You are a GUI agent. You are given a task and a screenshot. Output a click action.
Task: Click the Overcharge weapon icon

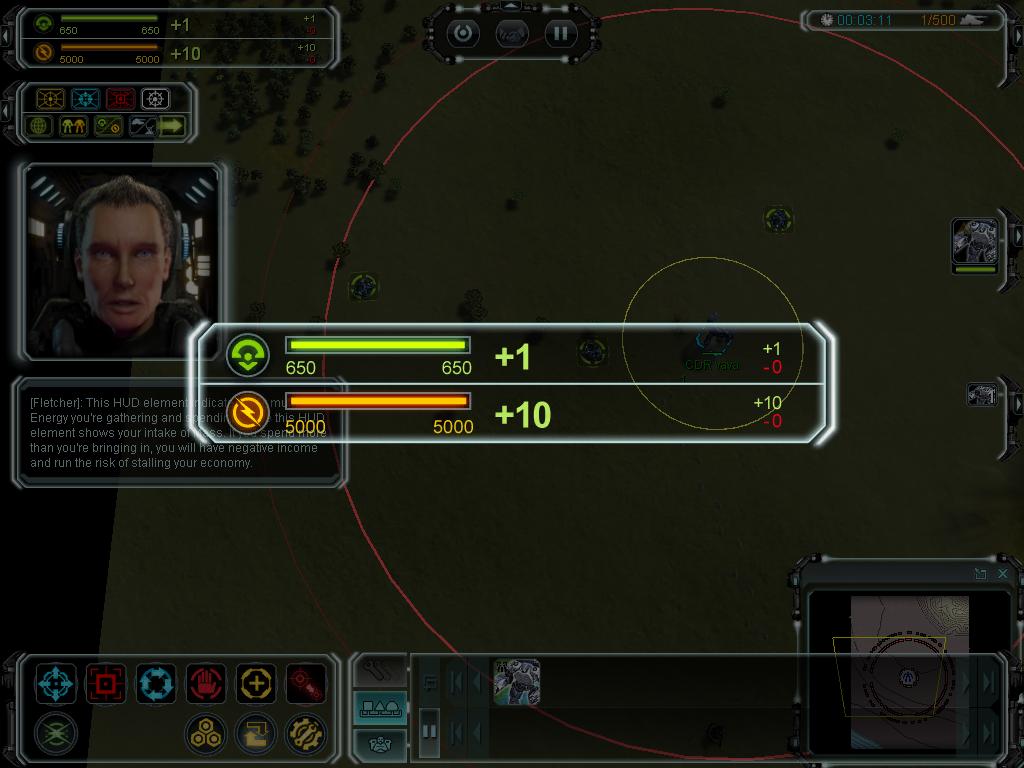coord(306,684)
